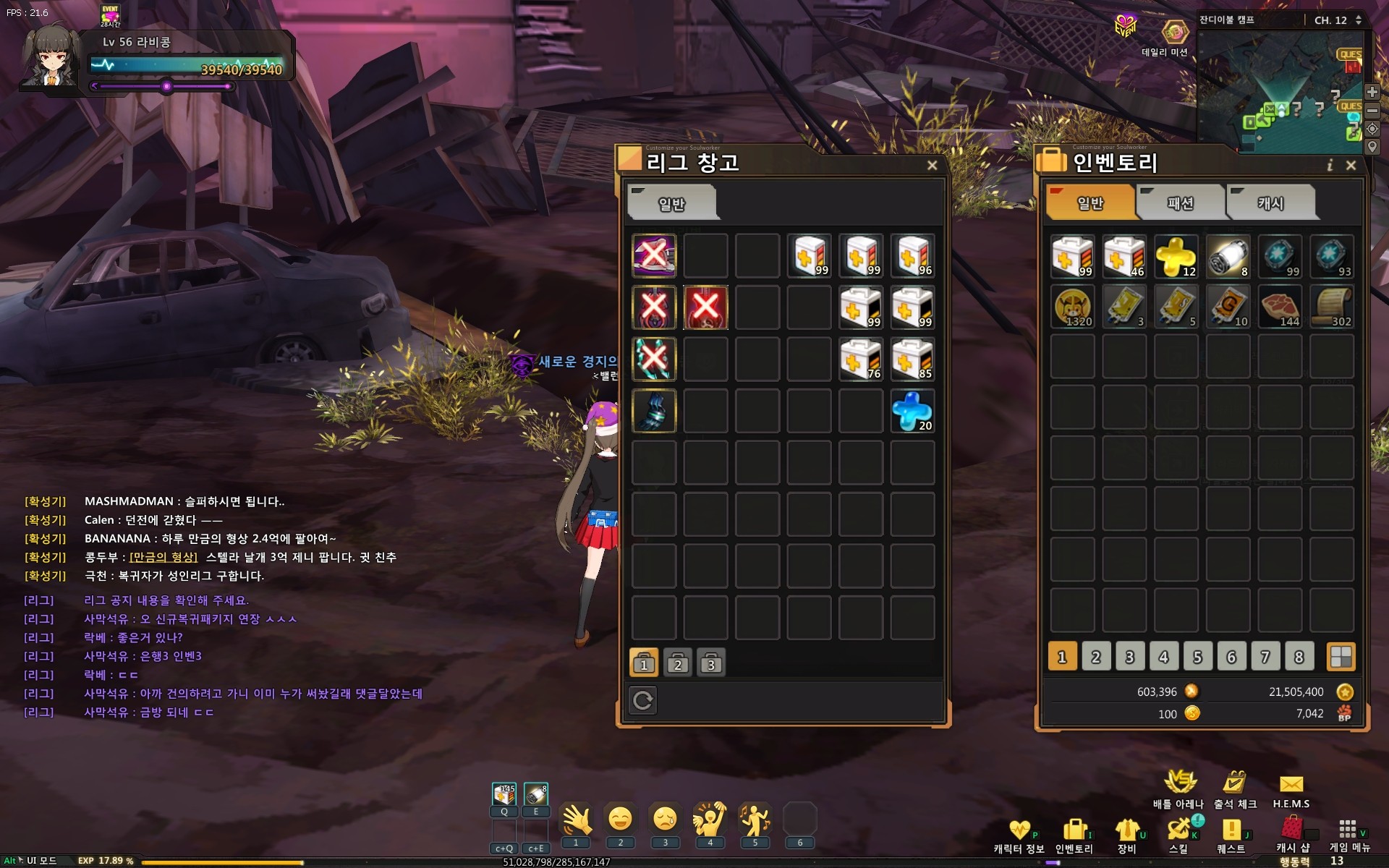Zoom in the minimap with plus button
Viewport: 1389px width, 868px height.
[1372, 92]
